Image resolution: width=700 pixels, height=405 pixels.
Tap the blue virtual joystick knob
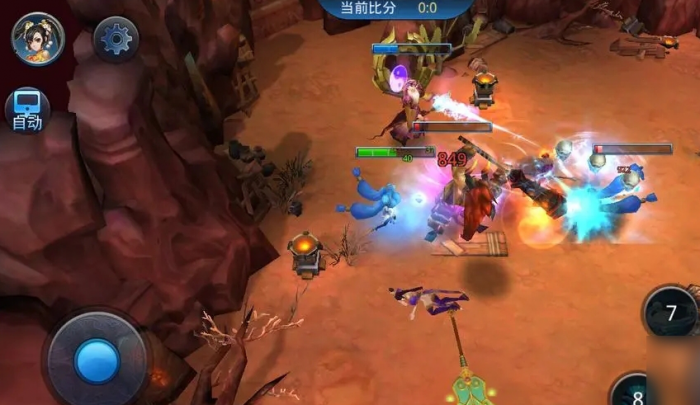tap(97, 359)
